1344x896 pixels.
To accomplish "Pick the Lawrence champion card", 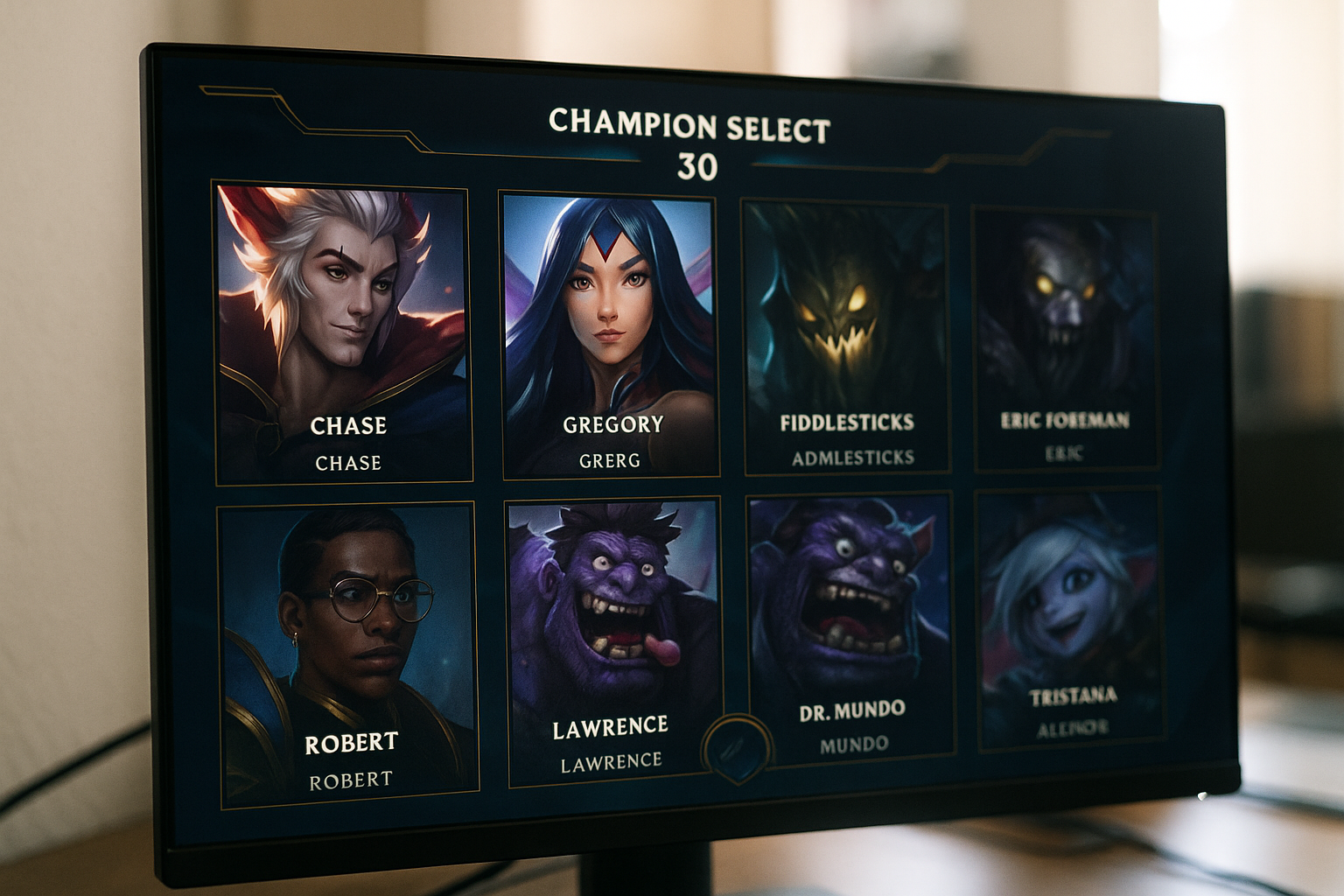I will (x=612, y=640).
